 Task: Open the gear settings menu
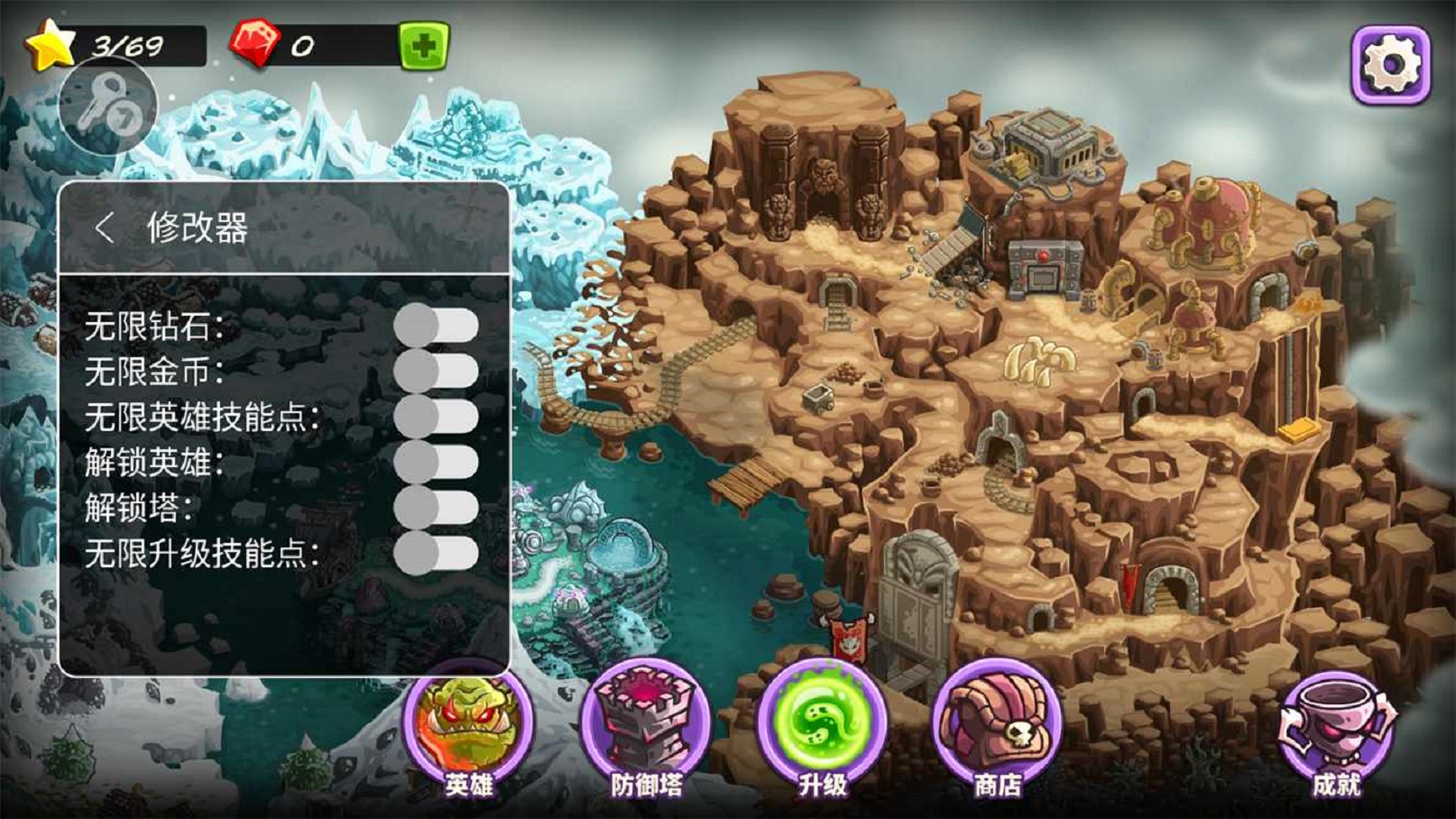[x=1390, y=64]
